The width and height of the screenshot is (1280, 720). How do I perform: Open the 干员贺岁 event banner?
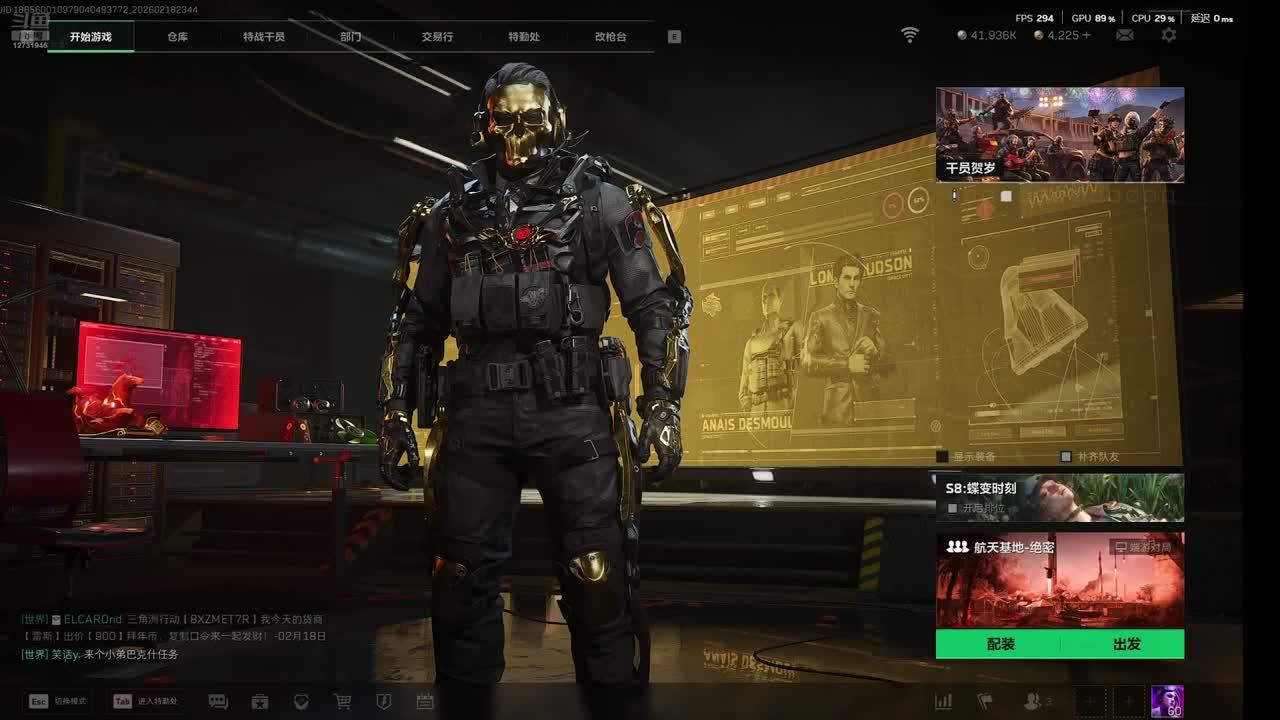(x=1060, y=134)
